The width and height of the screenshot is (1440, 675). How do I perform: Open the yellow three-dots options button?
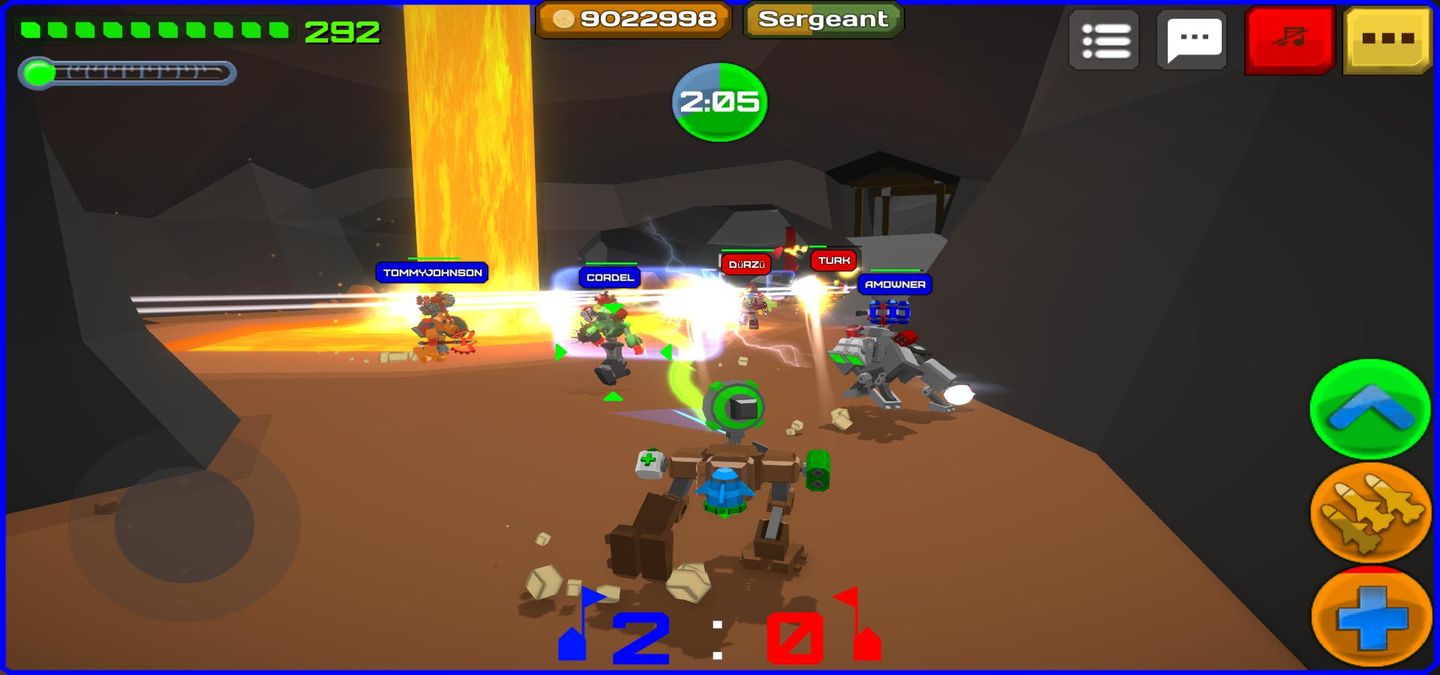click(1387, 40)
